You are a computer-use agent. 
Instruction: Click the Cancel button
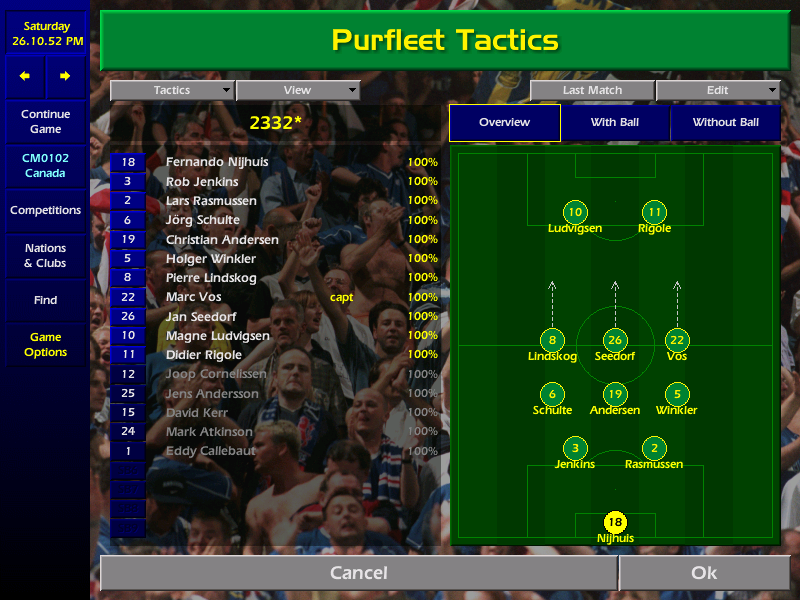pyautogui.click(x=358, y=573)
